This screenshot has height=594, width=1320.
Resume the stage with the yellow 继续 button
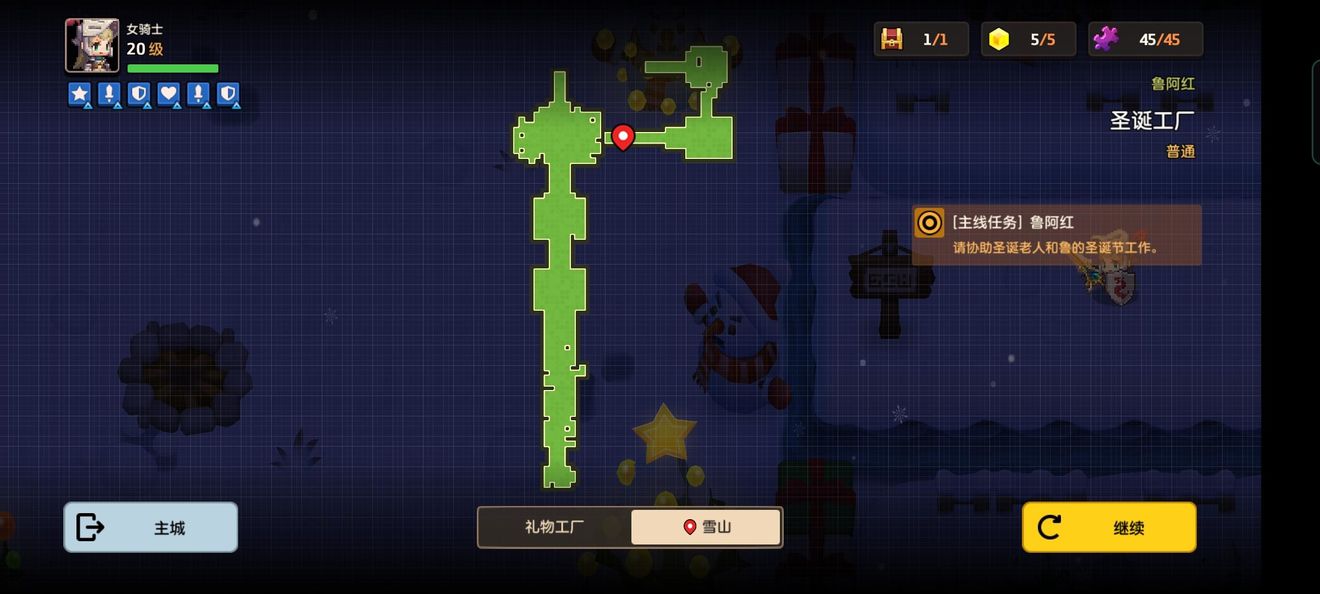click(1109, 527)
